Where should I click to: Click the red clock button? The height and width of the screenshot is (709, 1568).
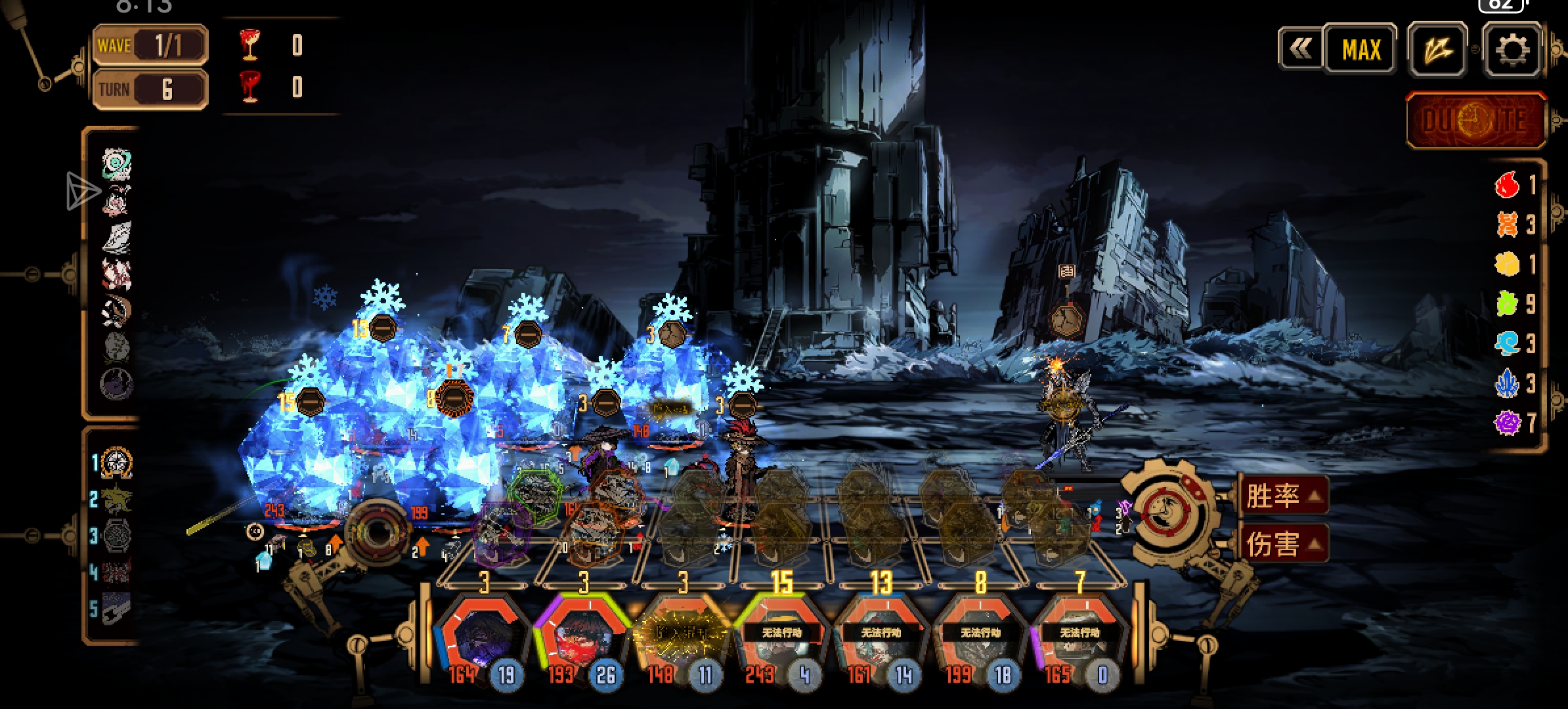[1475, 120]
